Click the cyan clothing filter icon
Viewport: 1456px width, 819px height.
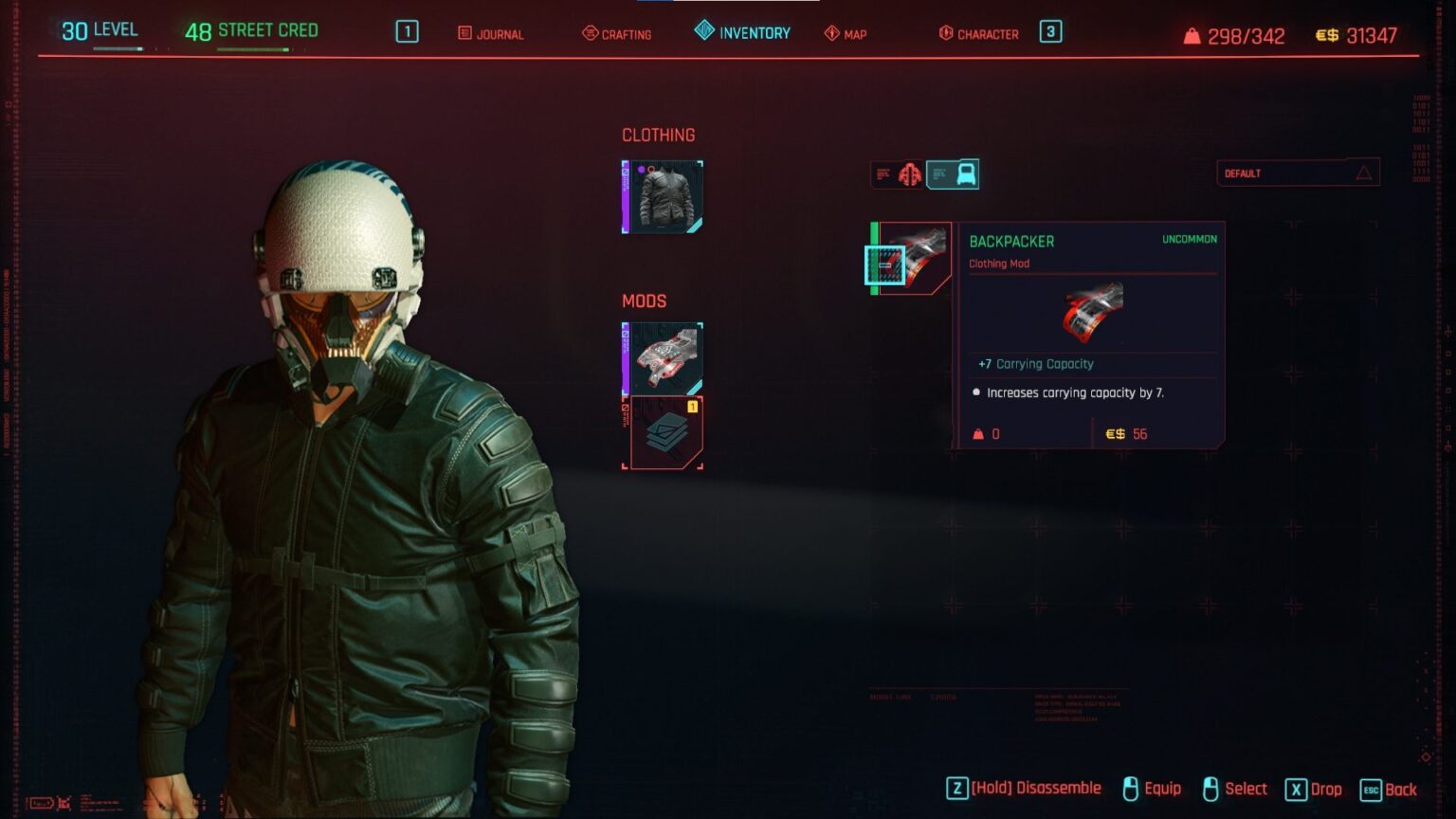[x=955, y=173]
